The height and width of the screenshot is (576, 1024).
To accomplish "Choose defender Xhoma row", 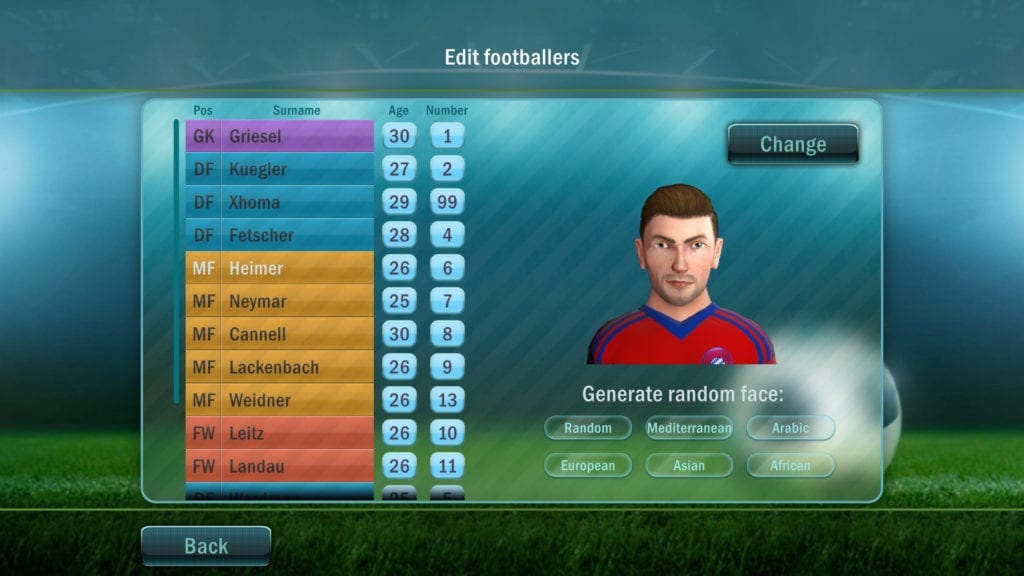I will [280, 202].
